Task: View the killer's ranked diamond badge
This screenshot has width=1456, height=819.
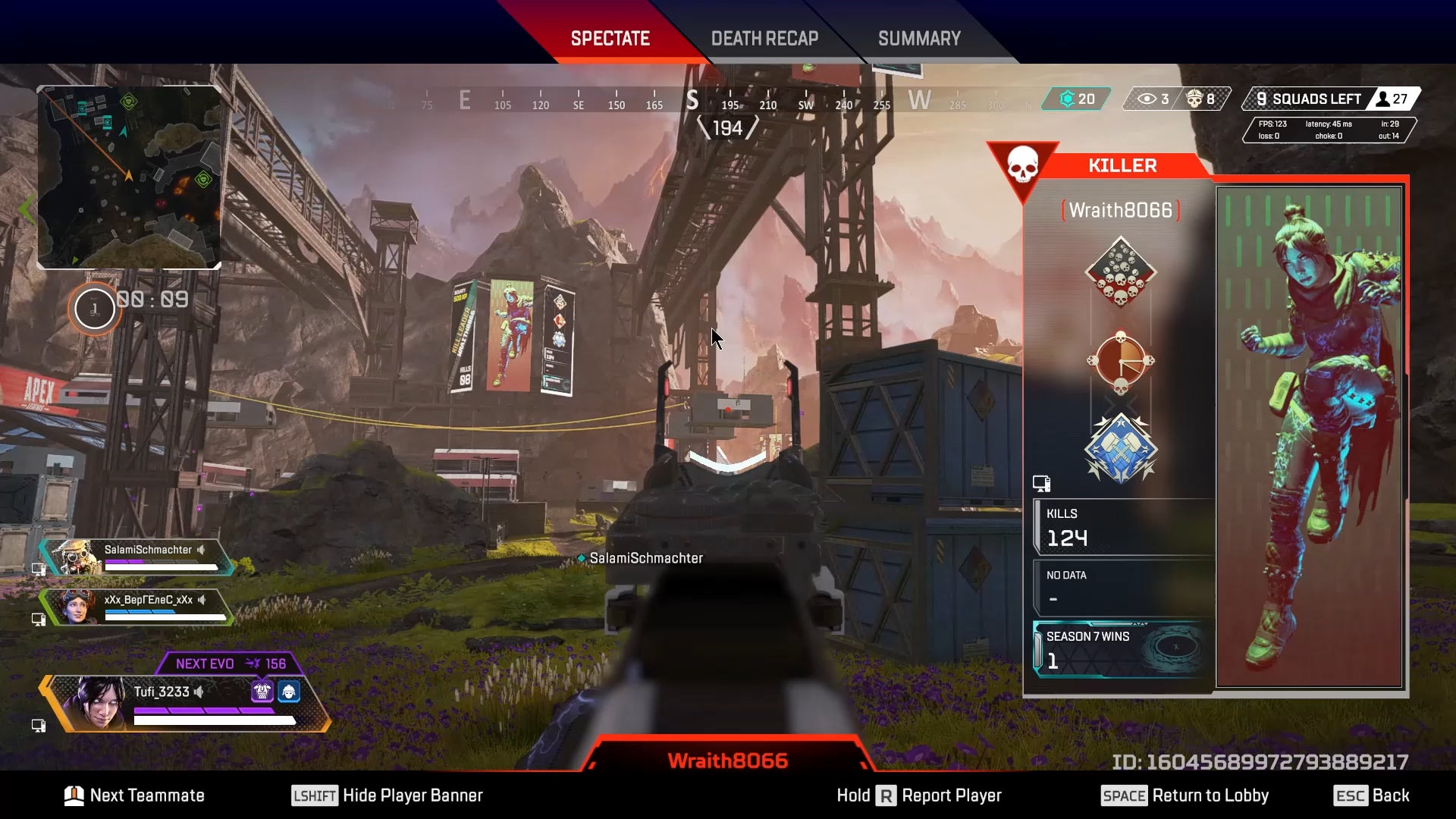Action: point(1120,449)
